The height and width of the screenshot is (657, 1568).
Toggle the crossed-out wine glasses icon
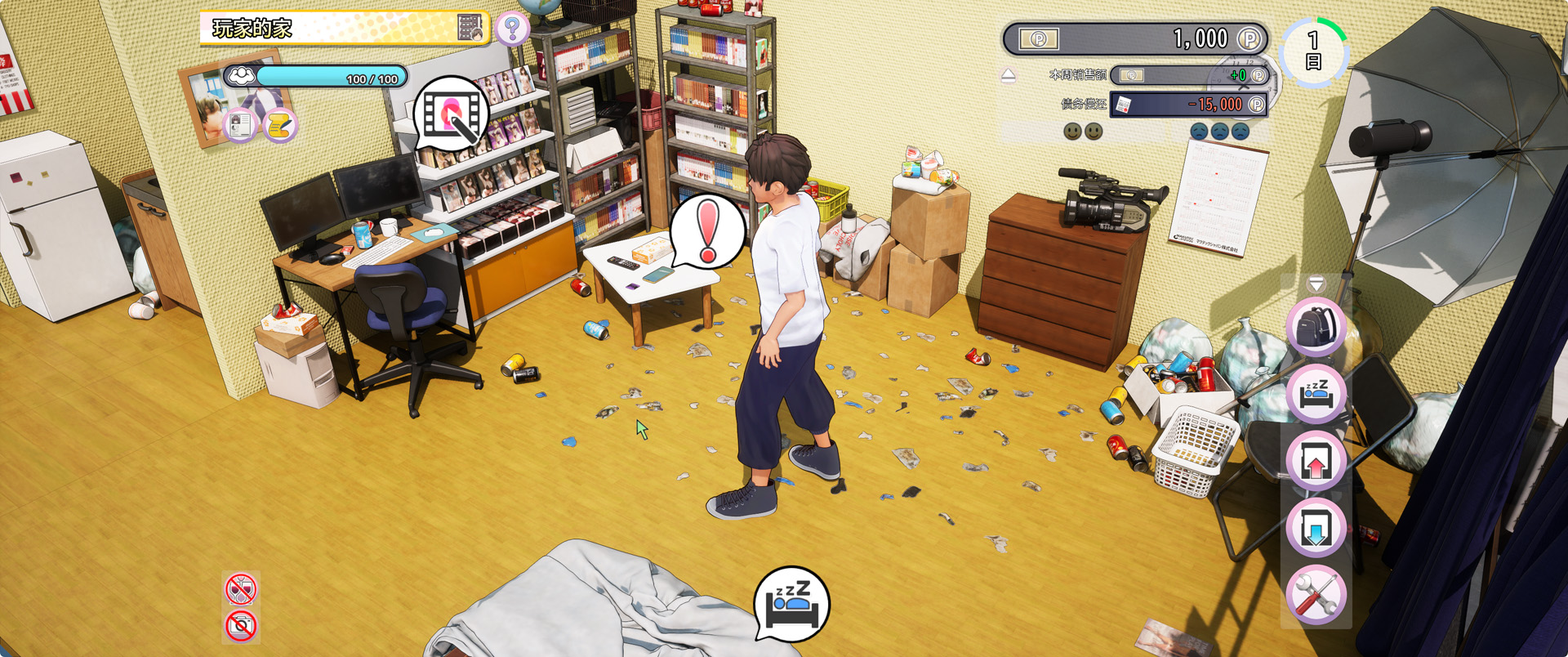click(x=241, y=589)
